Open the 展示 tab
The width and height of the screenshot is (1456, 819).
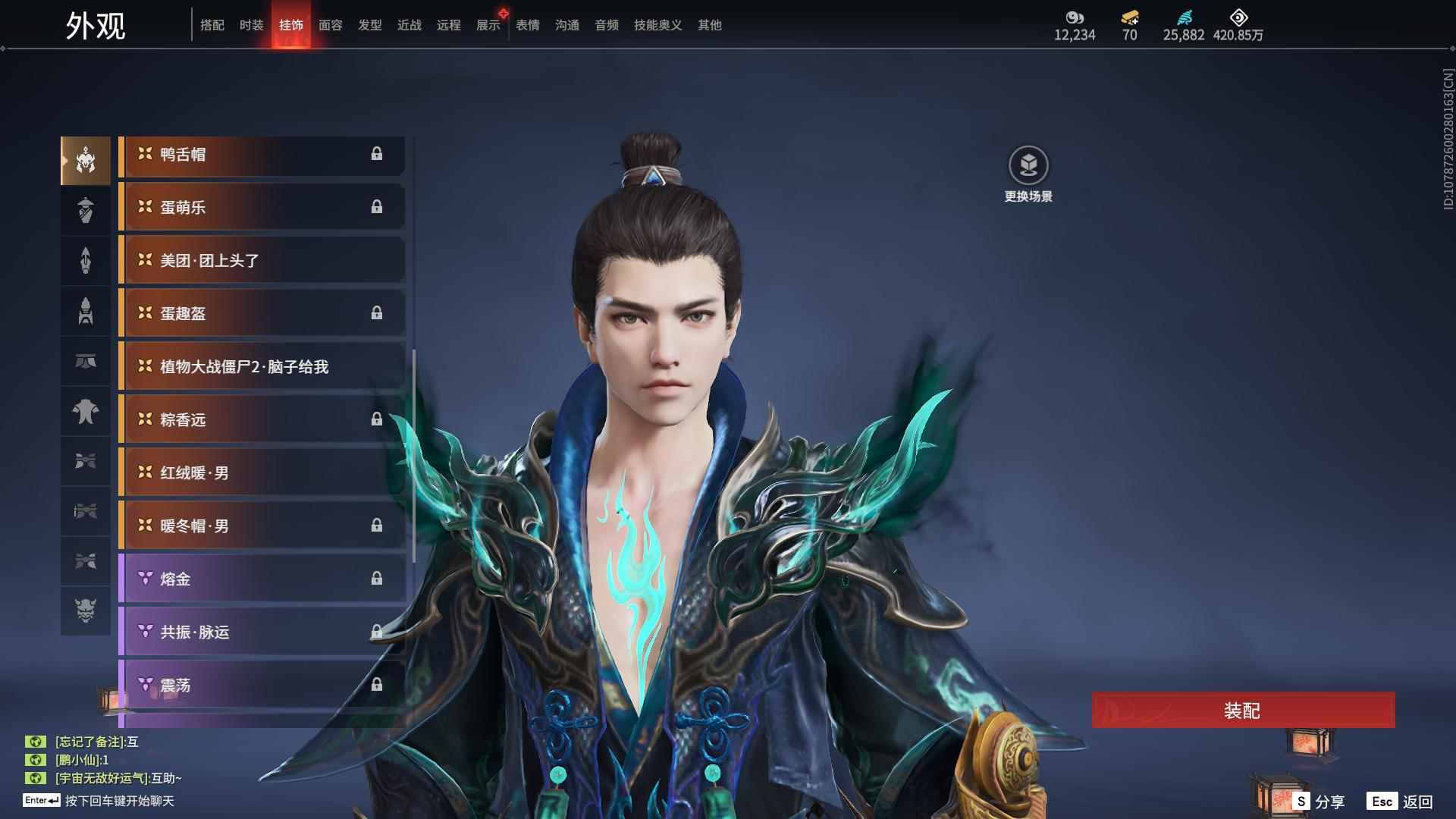(x=488, y=25)
